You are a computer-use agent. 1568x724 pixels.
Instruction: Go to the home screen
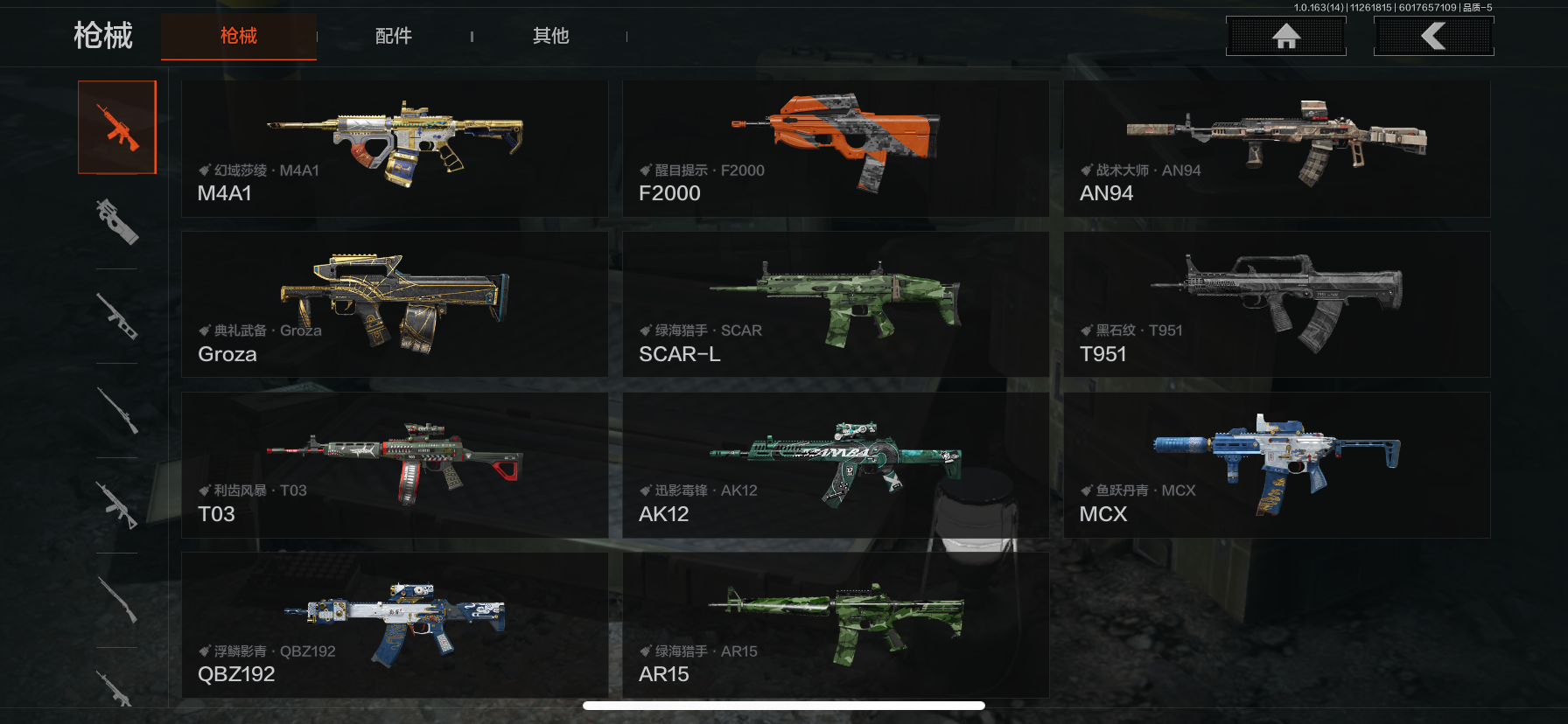[1285, 37]
